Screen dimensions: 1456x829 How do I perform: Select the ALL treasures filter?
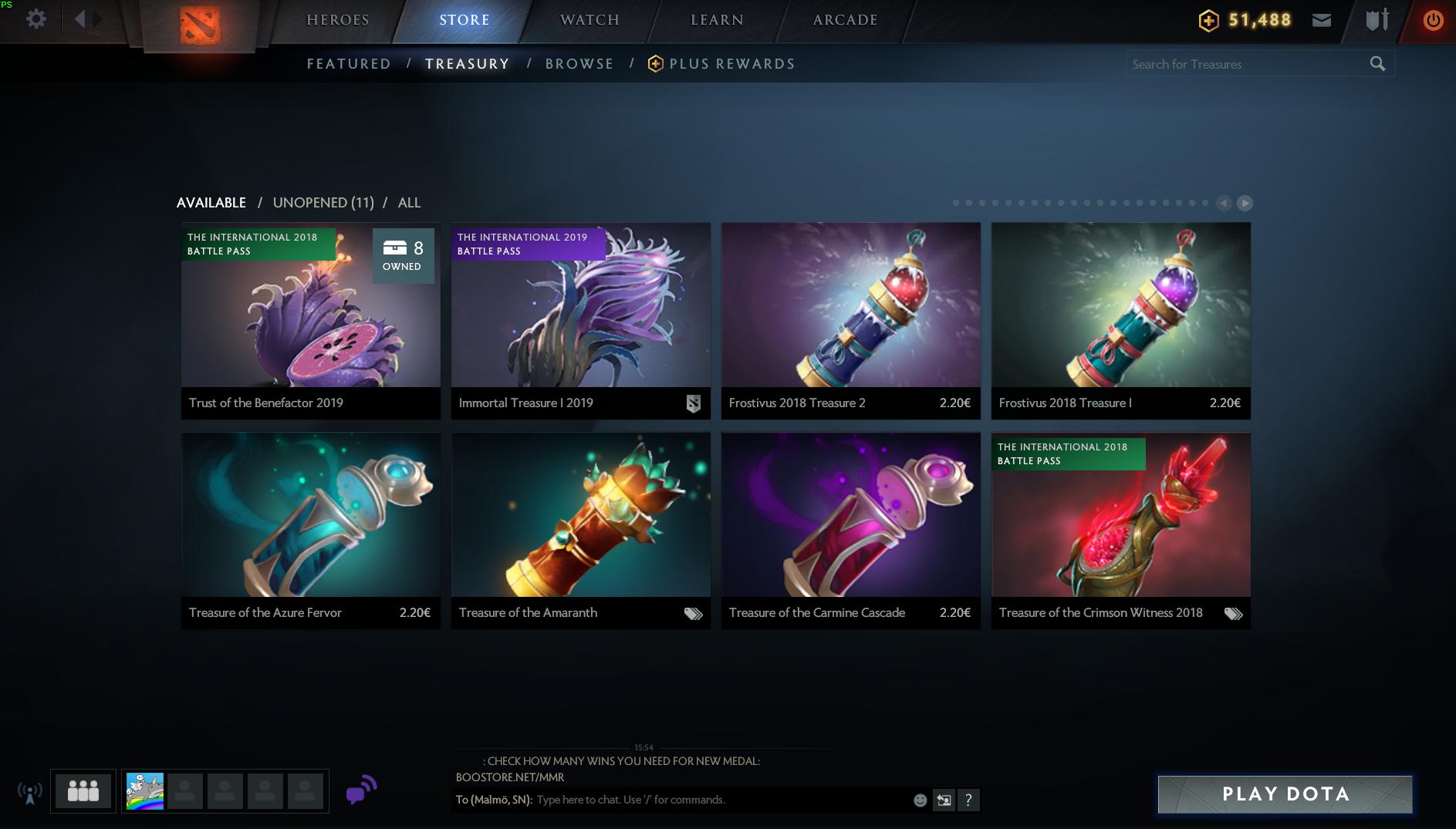[x=408, y=202]
